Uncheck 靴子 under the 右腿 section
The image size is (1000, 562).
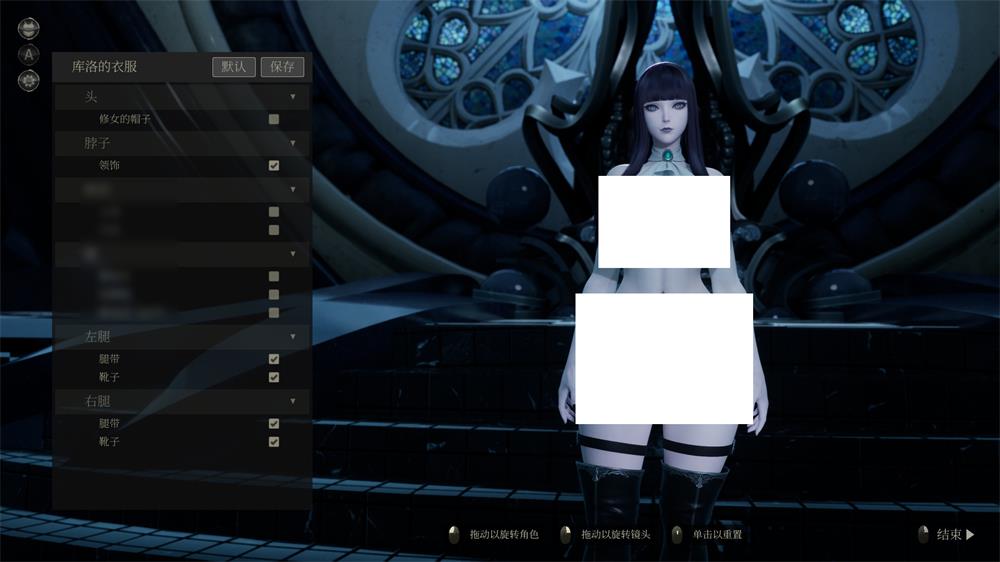point(274,441)
